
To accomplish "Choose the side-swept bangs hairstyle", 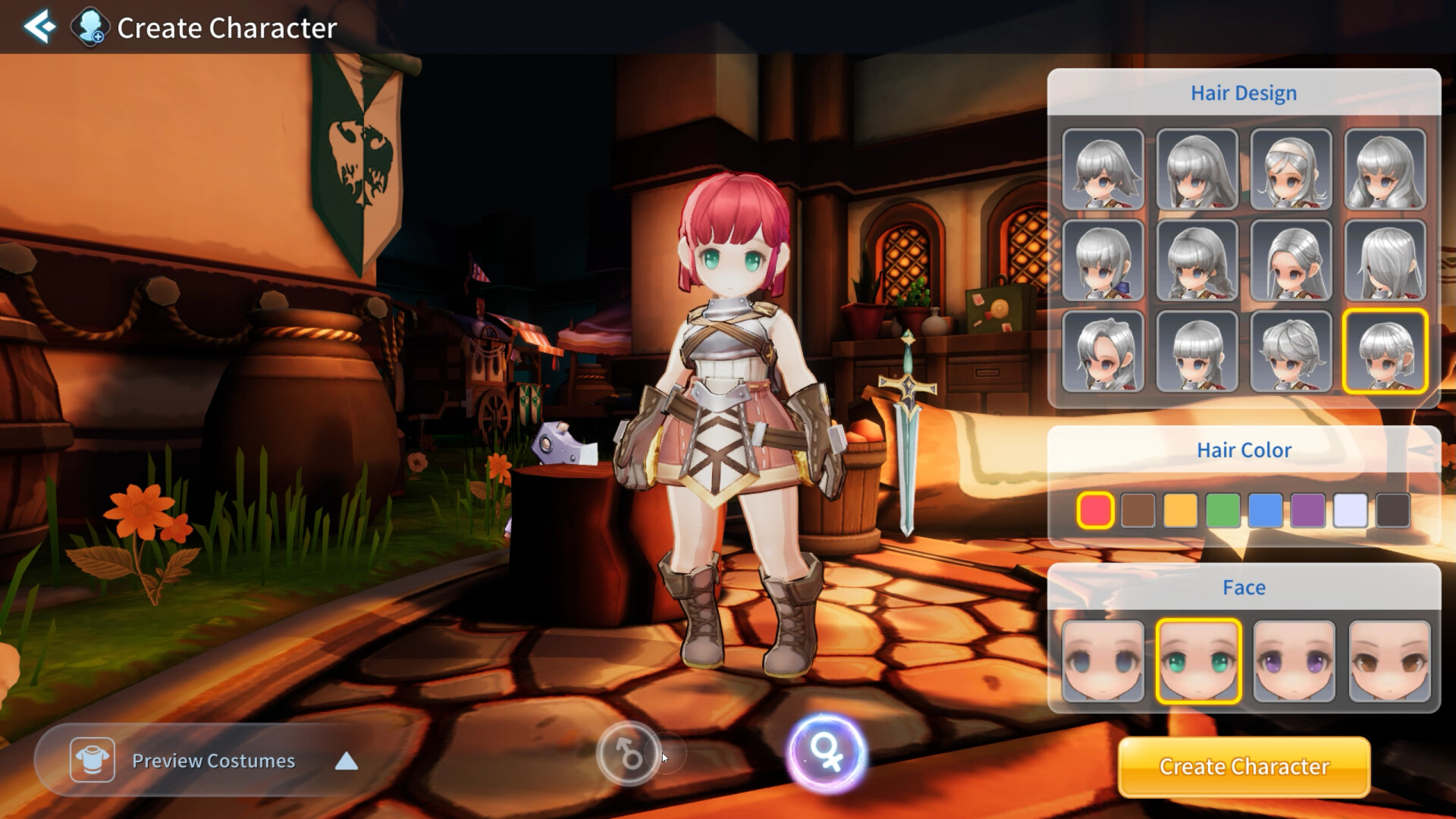I will [1102, 351].
